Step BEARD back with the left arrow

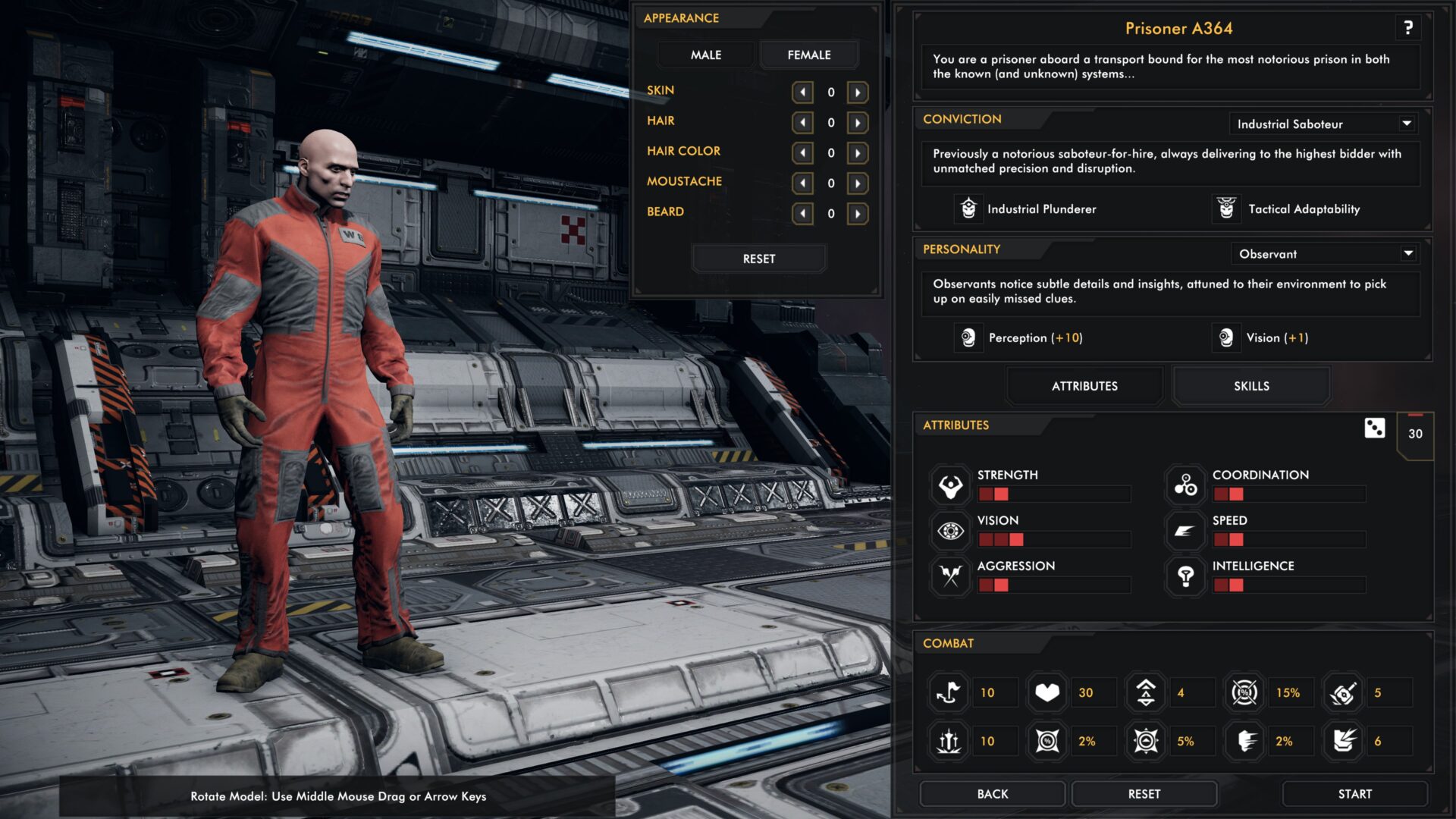coord(802,214)
